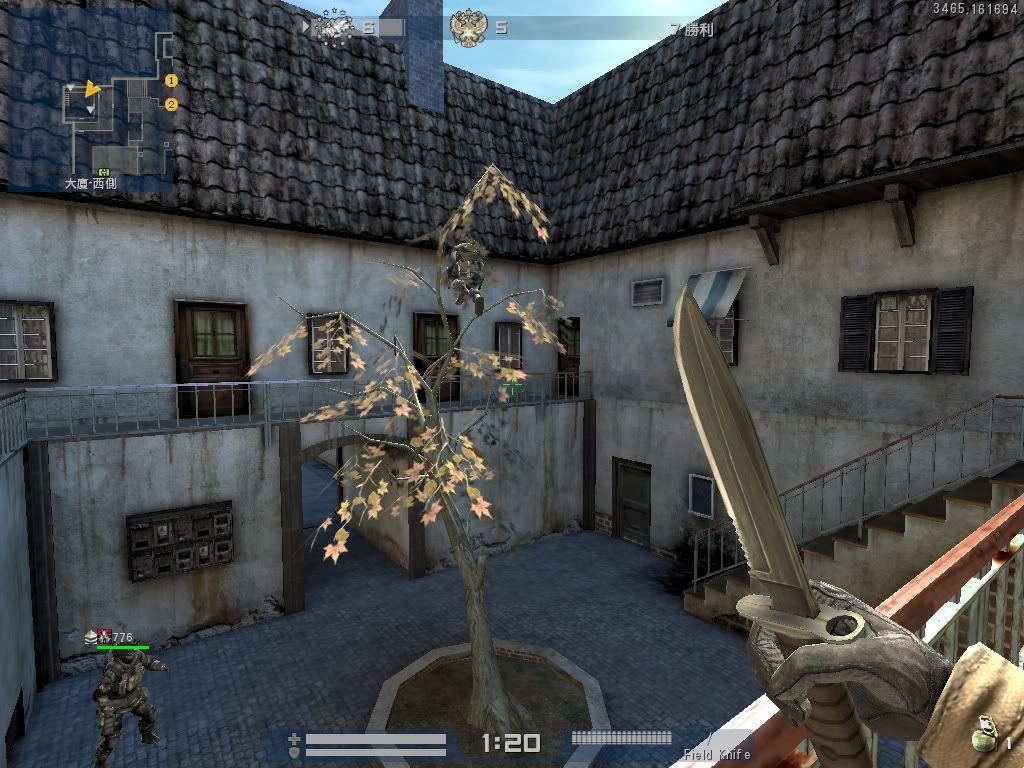Screen dimensions: 1024x768
Task: Select objective marker 2 on the minimap
Action: 171,104
